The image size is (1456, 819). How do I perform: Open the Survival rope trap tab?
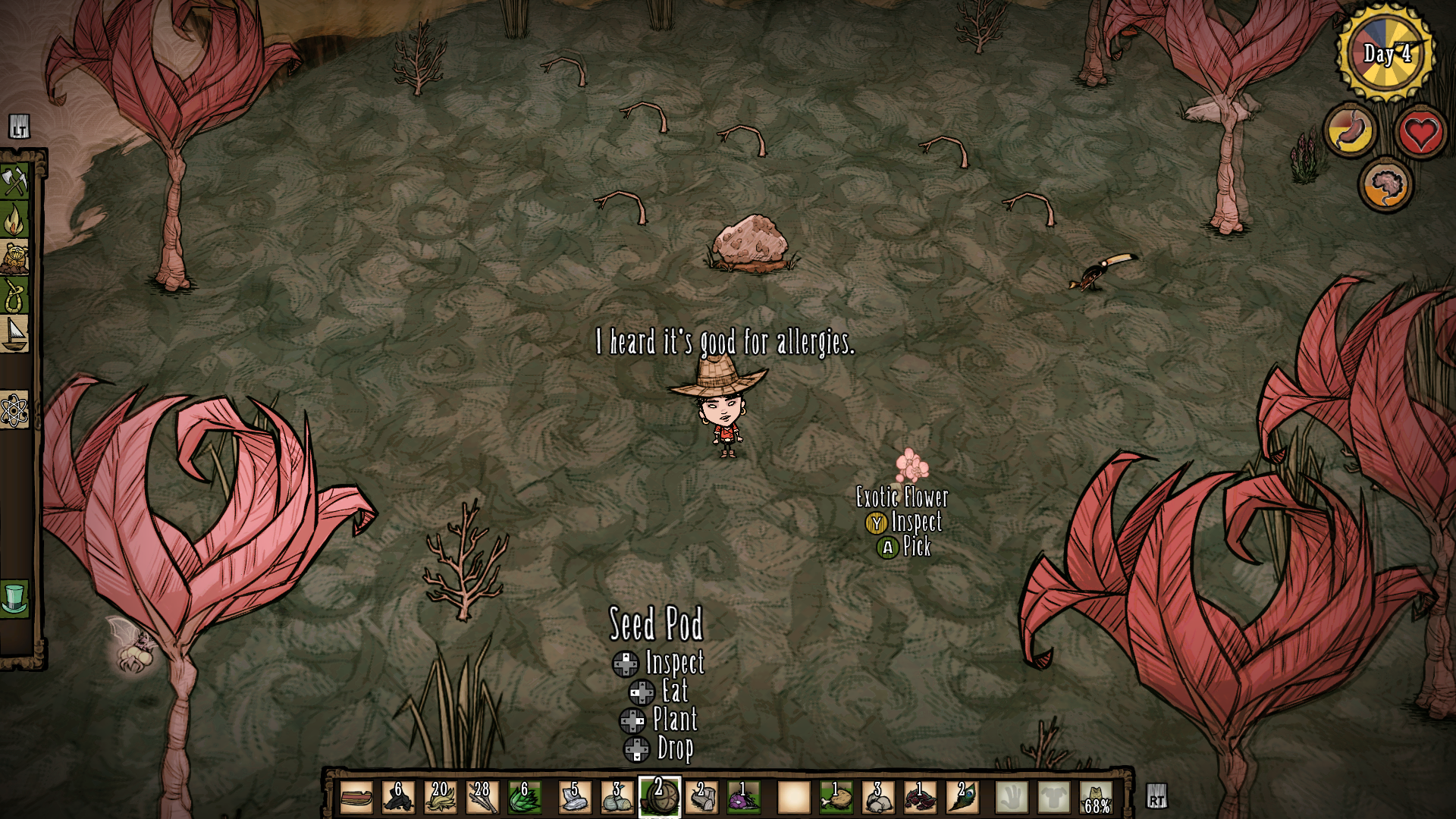pyautogui.click(x=14, y=296)
